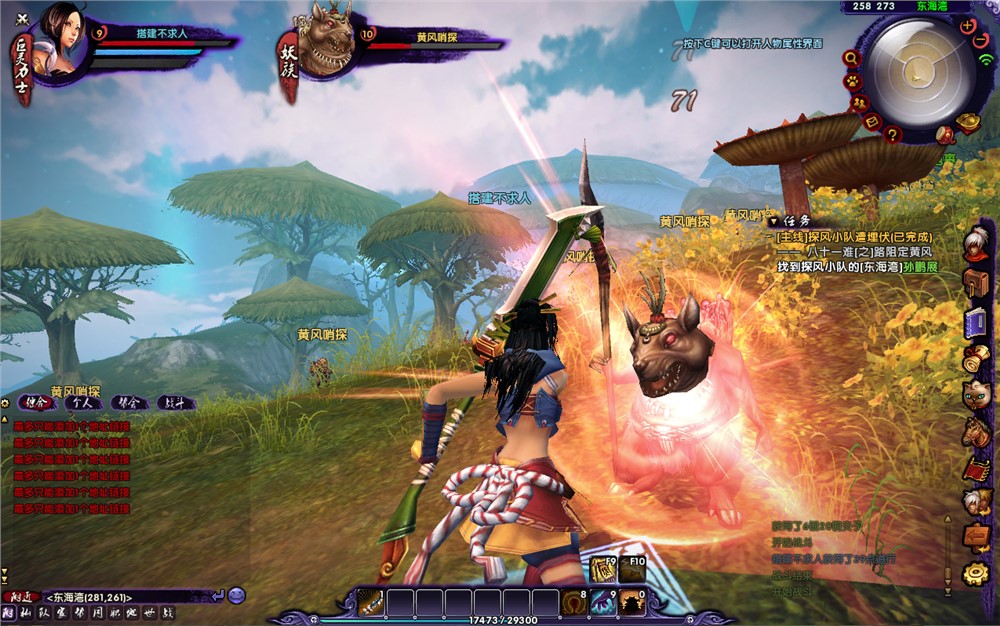
Task: Click the magnifying glass search icon
Action: click(x=850, y=59)
